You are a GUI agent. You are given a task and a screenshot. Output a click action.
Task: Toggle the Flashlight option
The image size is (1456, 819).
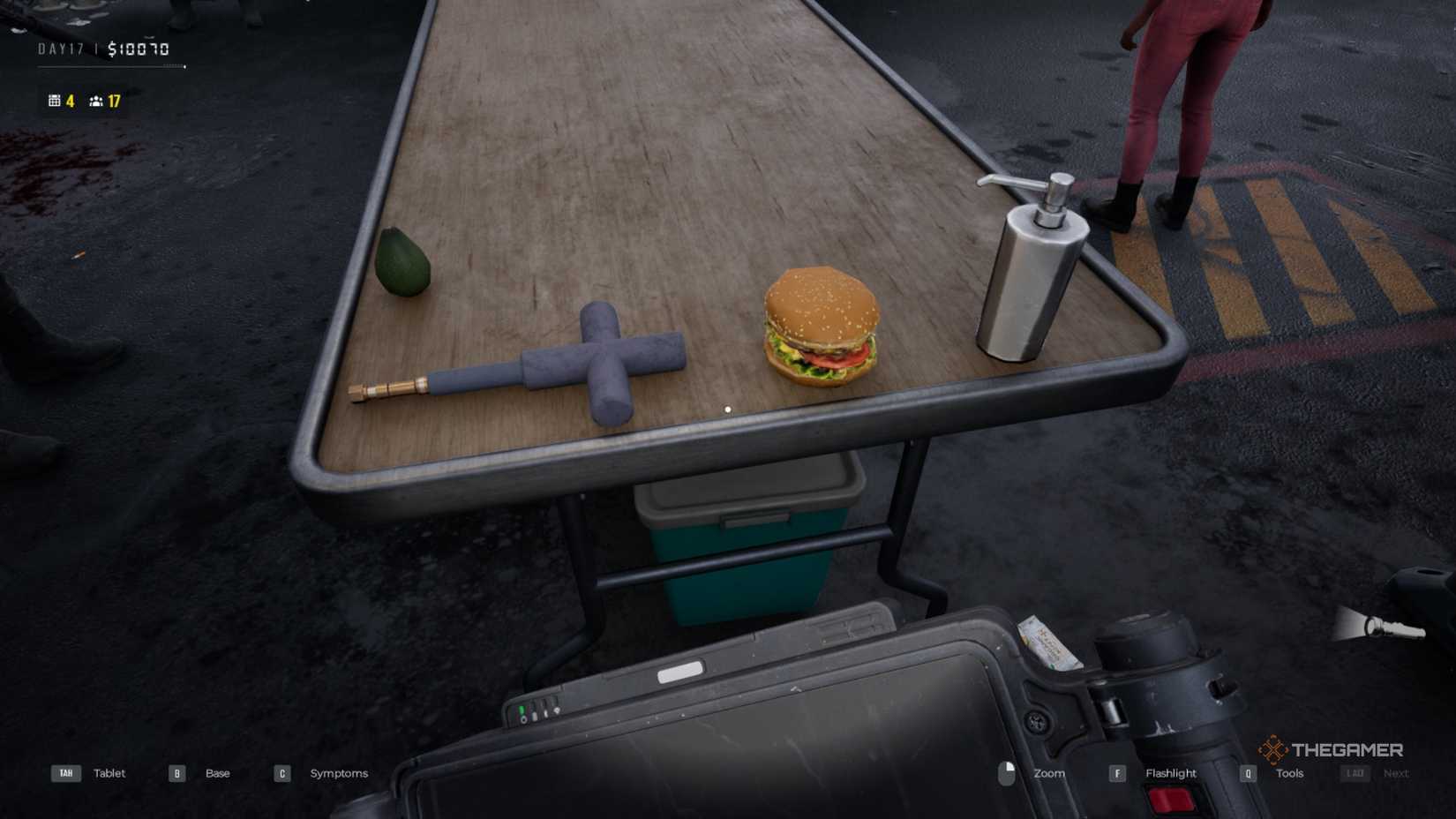point(1170,773)
